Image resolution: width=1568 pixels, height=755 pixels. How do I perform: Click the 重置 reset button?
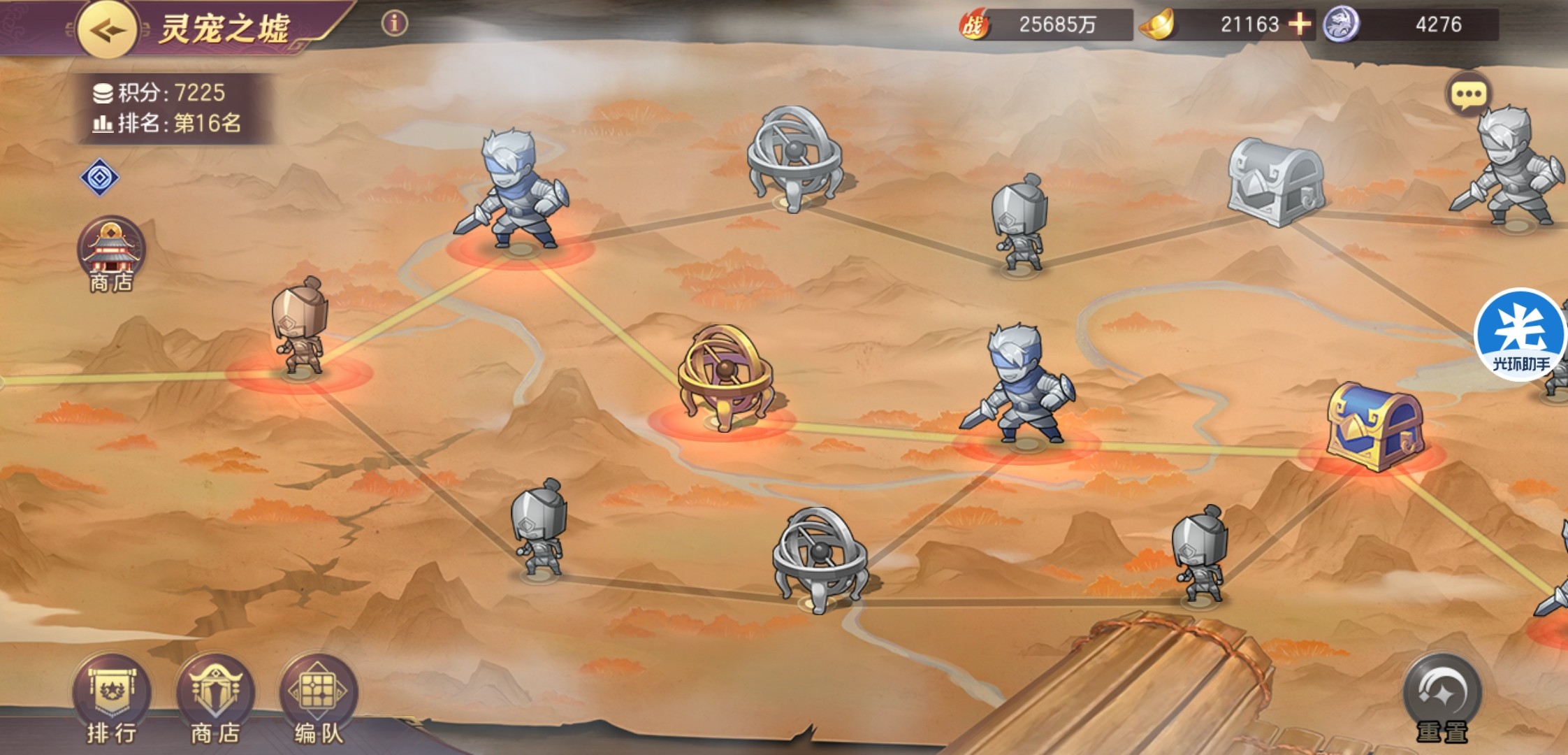coord(1442,700)
